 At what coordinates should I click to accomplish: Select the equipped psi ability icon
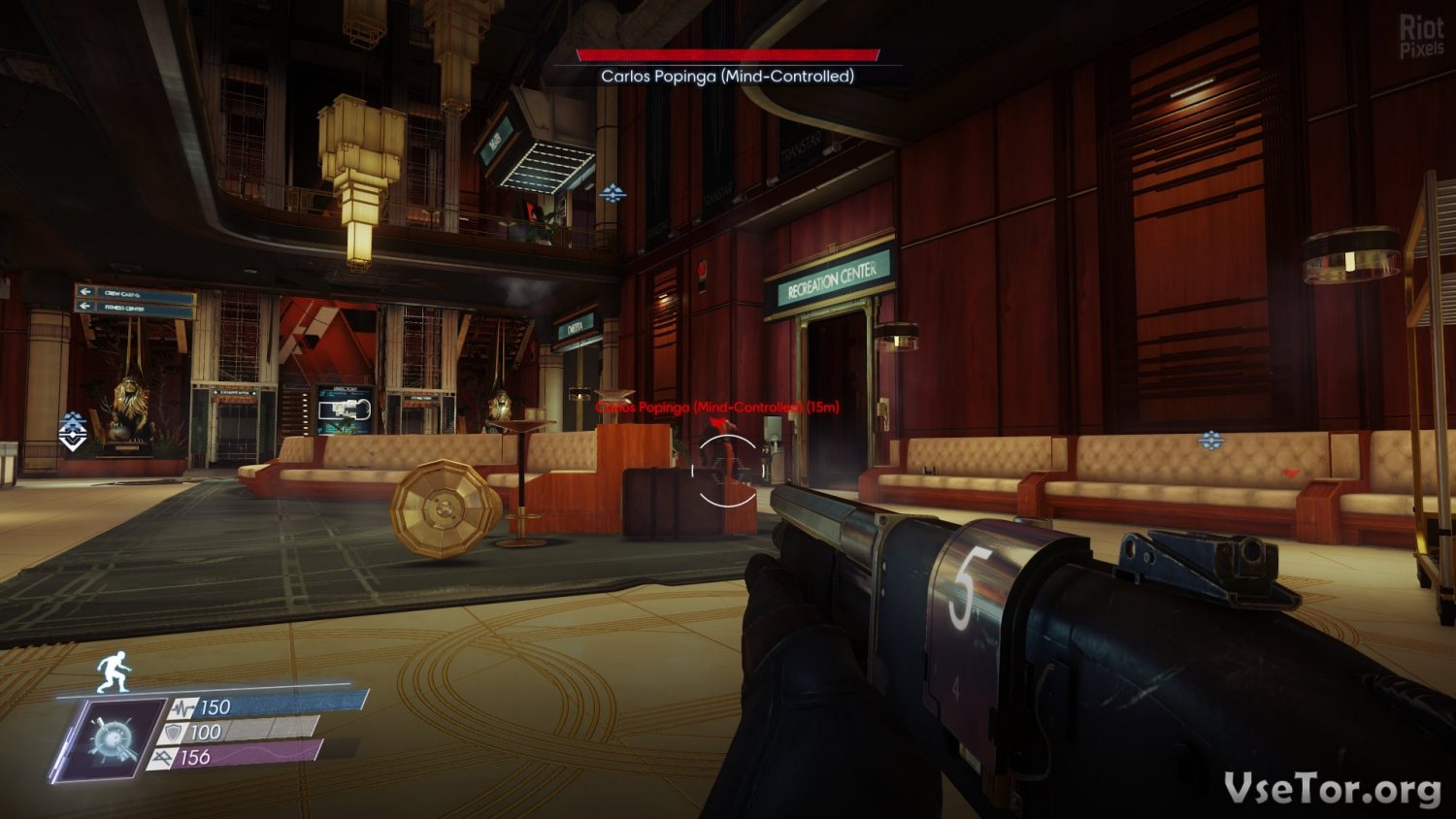[x=109, y=739]
